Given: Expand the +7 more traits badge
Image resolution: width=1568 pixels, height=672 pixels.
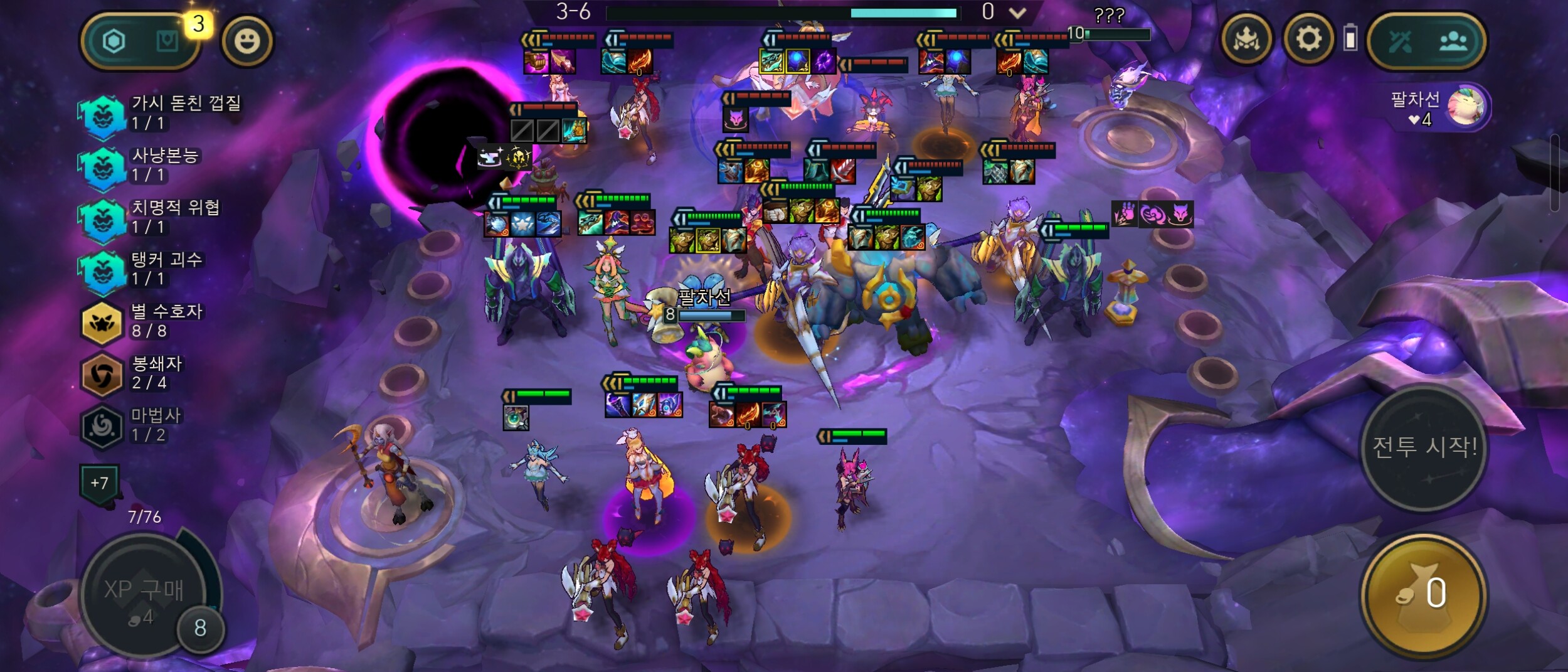Looking at the screenshot, I should pos(99,483).
